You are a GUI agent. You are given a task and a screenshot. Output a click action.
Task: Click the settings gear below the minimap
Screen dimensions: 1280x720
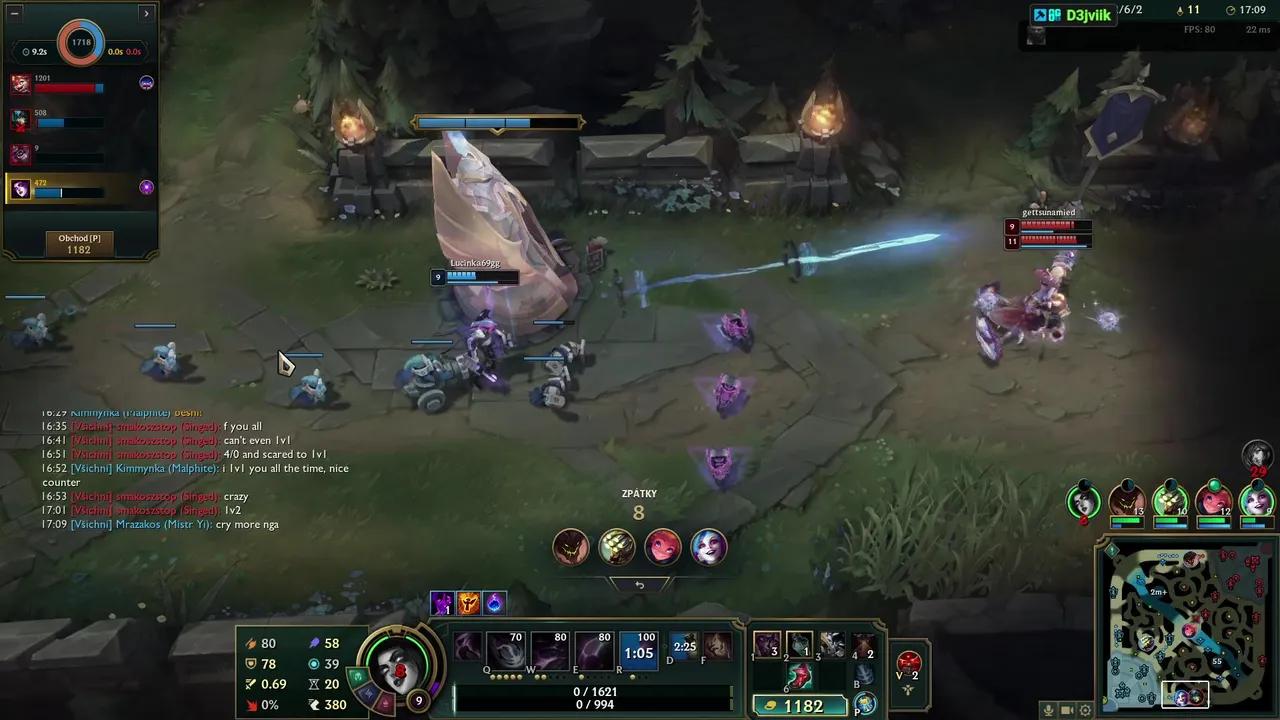[x=1086, y=708]
